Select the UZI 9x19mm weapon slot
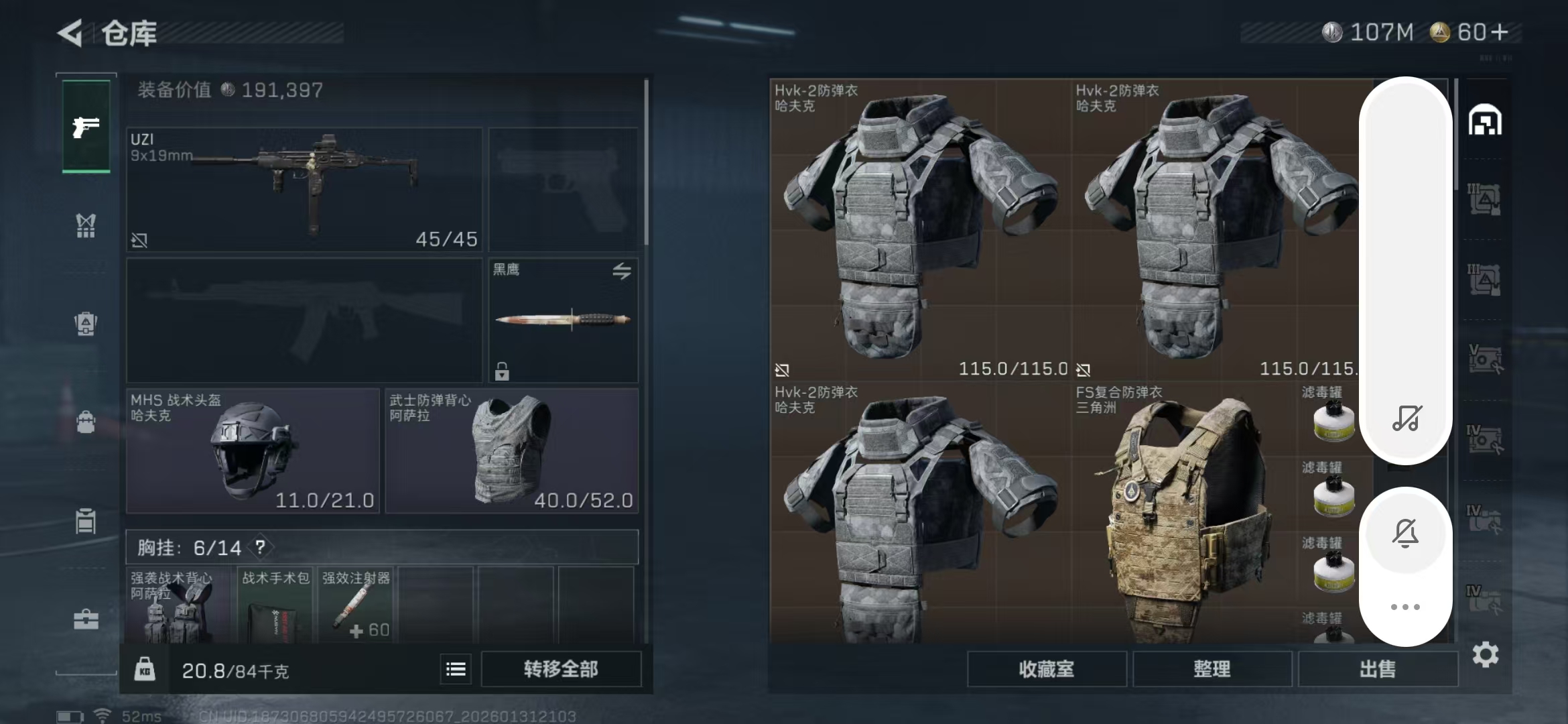Image resolution: width=1568 pixels, height=724 pixels. pyautogui.click(x=304, y=190)
